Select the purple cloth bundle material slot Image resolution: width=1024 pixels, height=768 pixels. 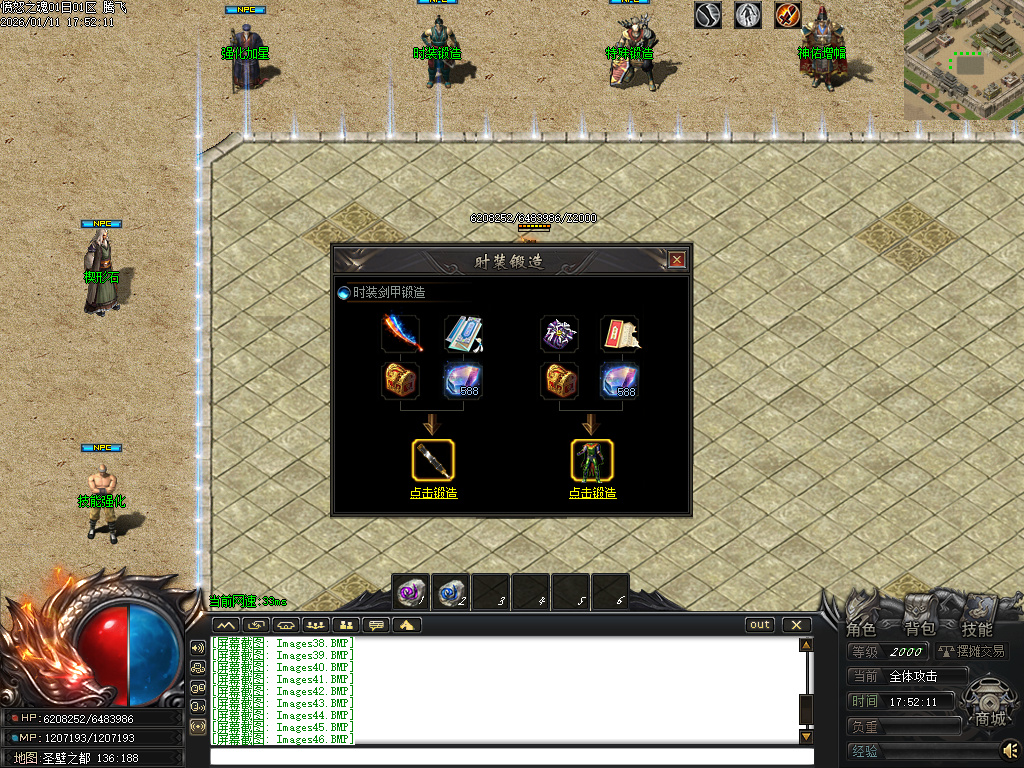[560, 334]
